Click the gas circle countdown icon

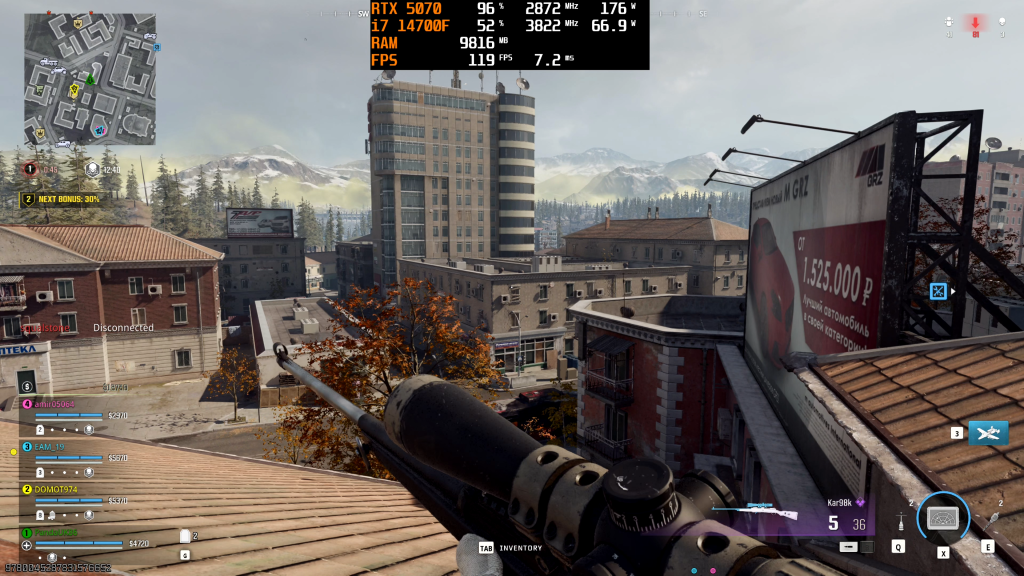tap(32, 169)
